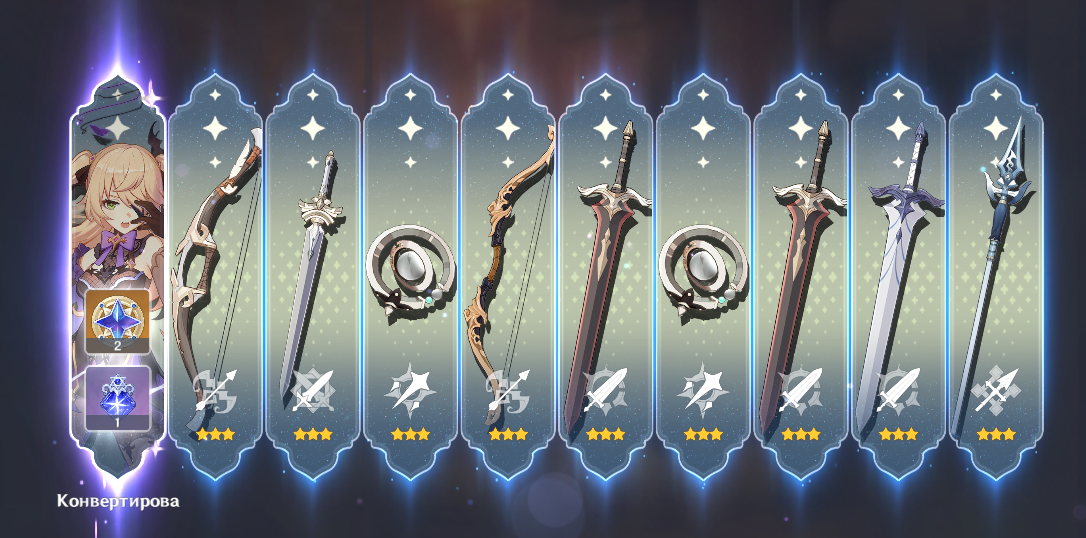This screenshot has height=538, width=1086.
Task: Click the purple Stardust icon showing 1
Action: [117, 397]
